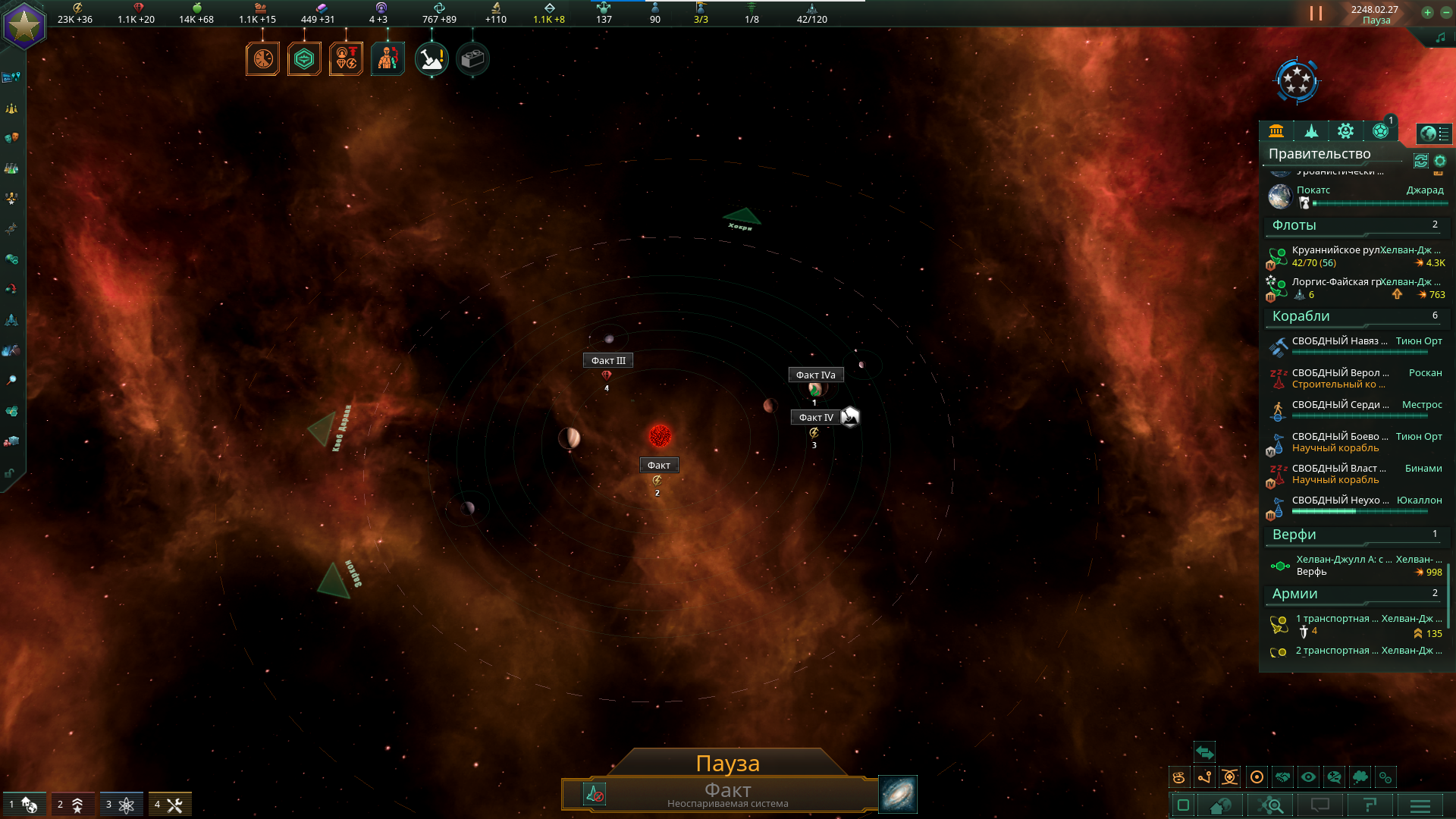1456x819 pixels.
Task: Toggle the game pause button
Action: point(1316,14)
